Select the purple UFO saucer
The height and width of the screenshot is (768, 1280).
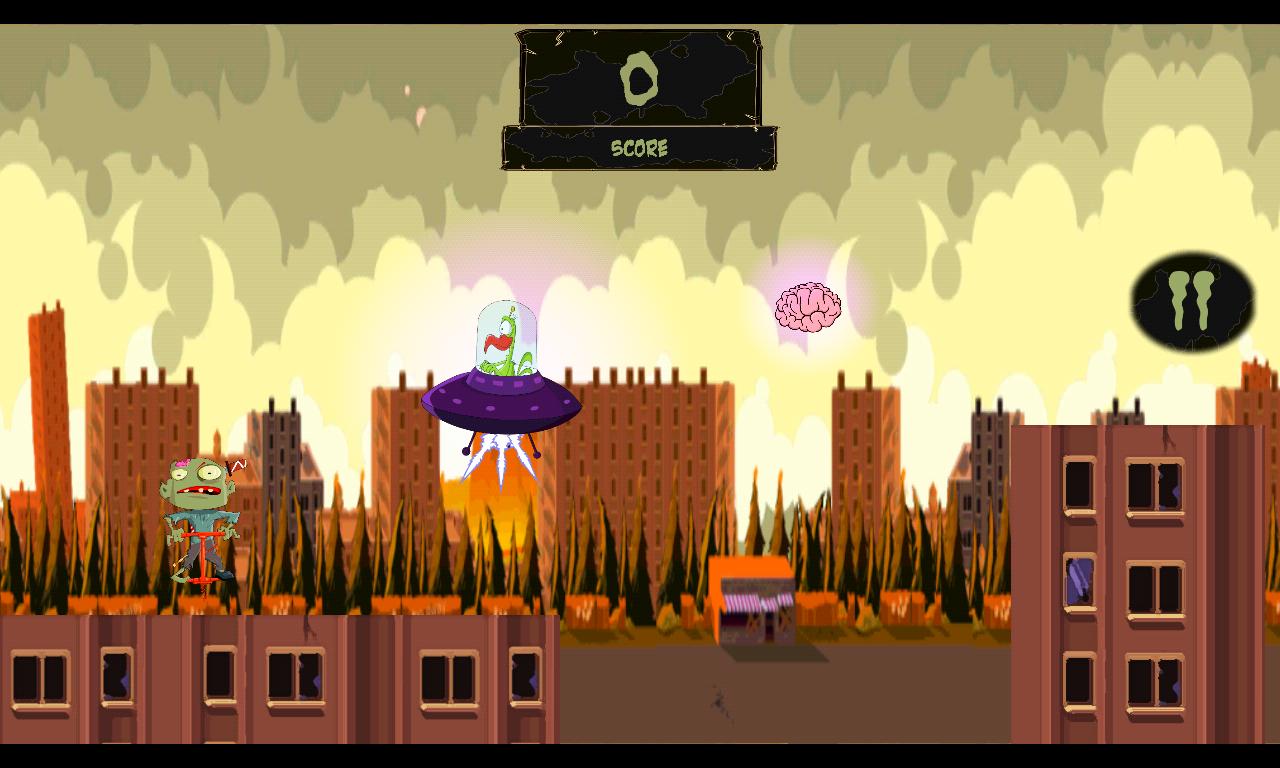500,400
